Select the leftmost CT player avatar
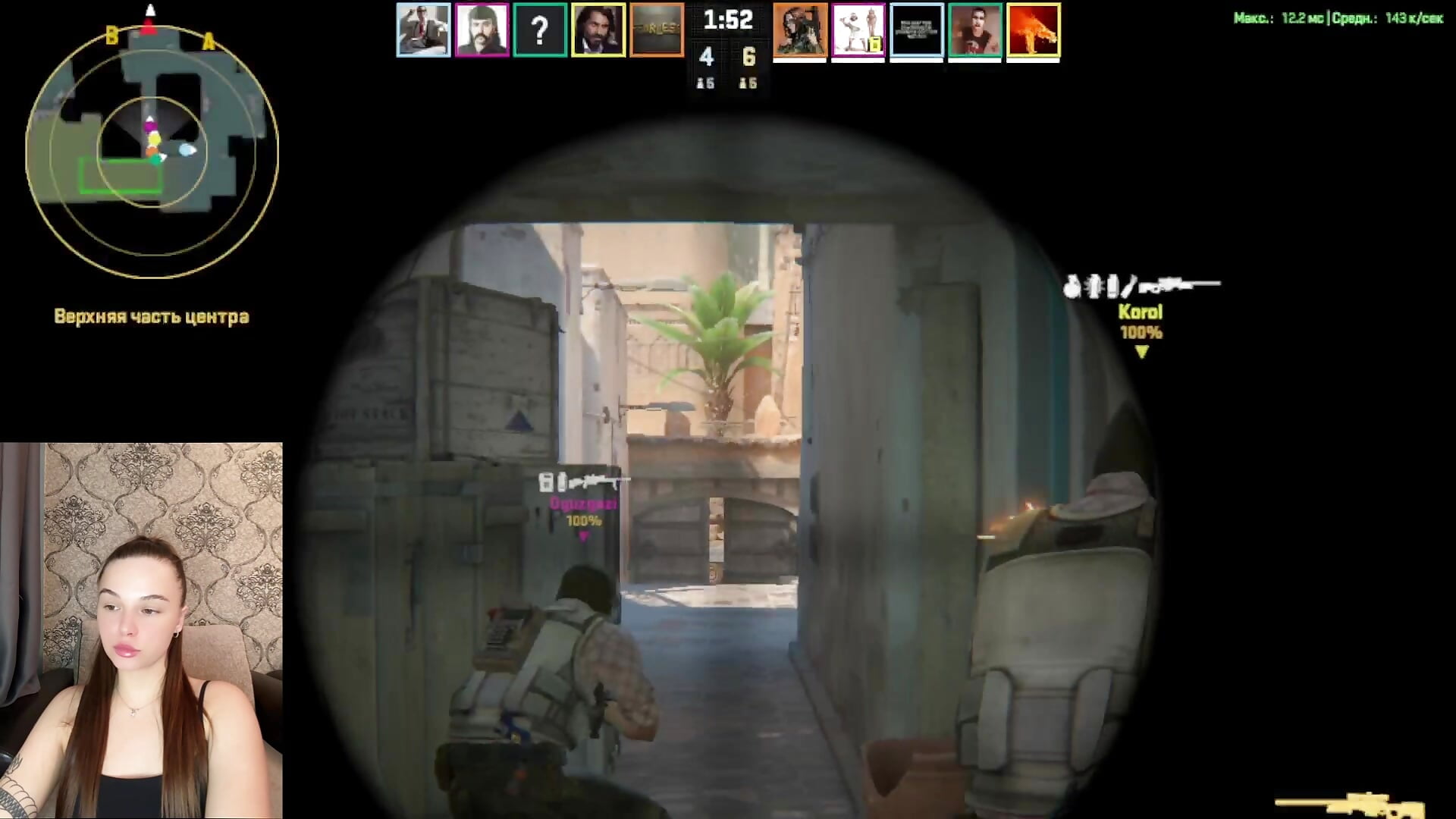The image size is (1456, 819). 423,30
